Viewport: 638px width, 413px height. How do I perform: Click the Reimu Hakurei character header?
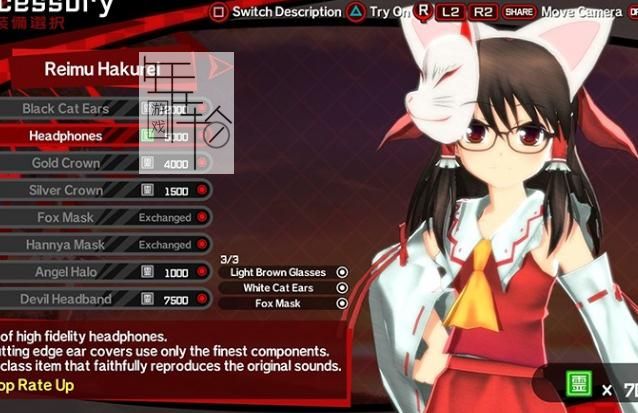(x=100, y=69)
